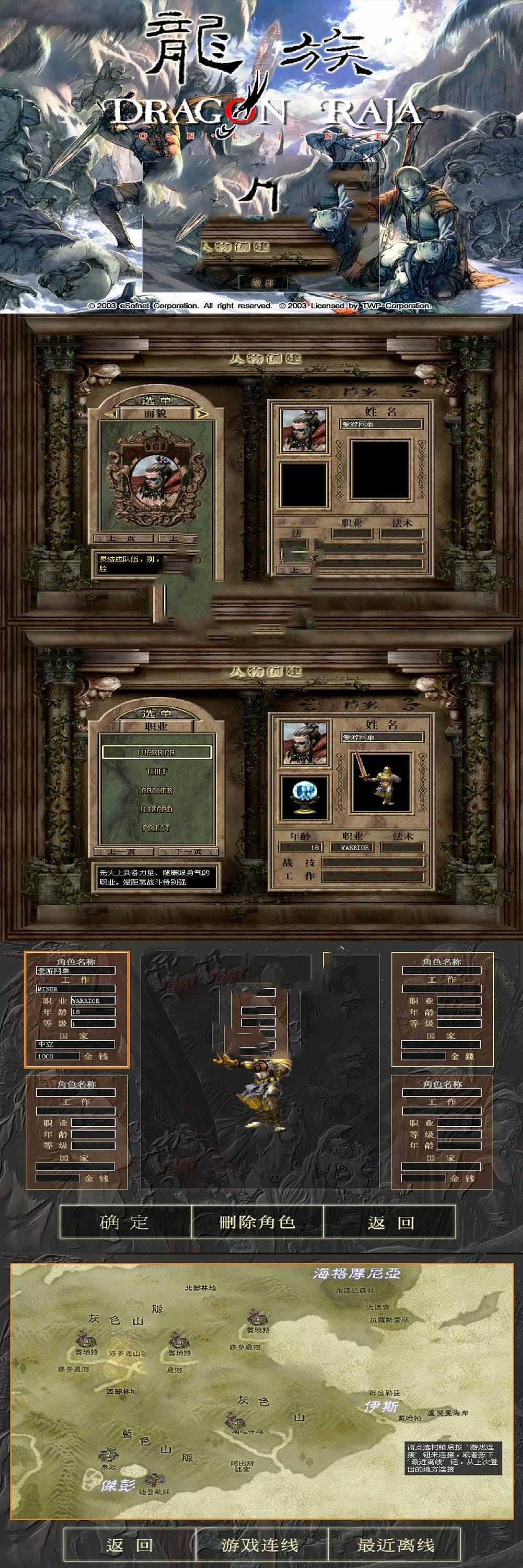This screenshot has height=1568, width=523.
Task: Pick the ARCHER class option
Action: [x=156, y=790]
